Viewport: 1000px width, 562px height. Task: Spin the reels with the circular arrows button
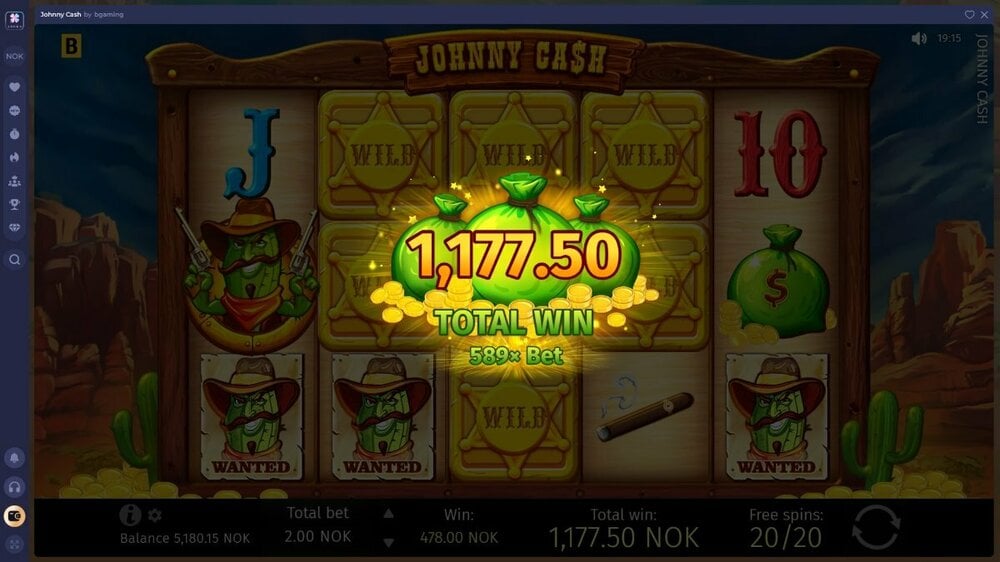coord(877,527)
